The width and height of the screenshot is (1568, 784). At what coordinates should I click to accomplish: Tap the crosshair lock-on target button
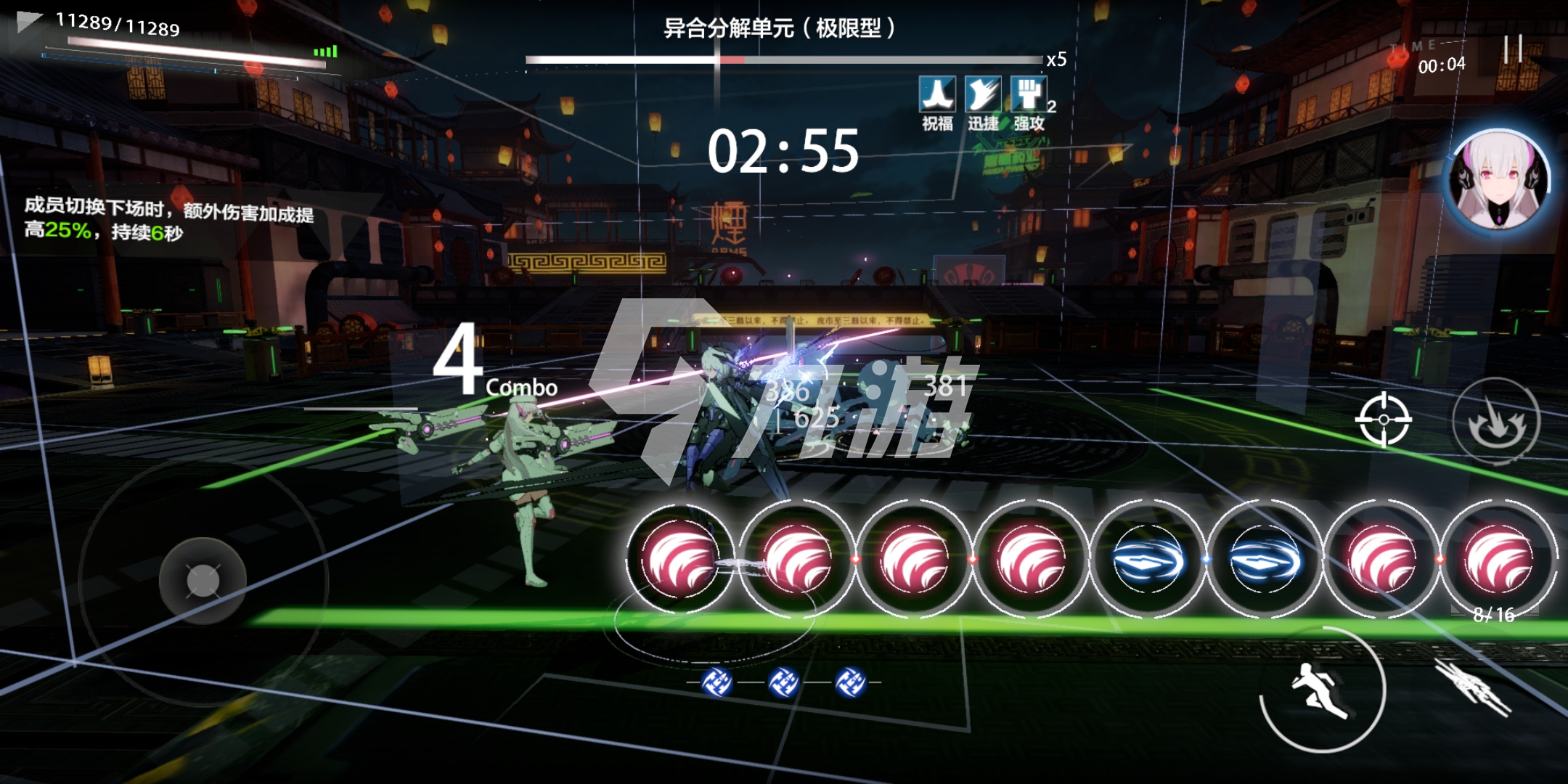pyautogui.click(x=1384, y=420)
